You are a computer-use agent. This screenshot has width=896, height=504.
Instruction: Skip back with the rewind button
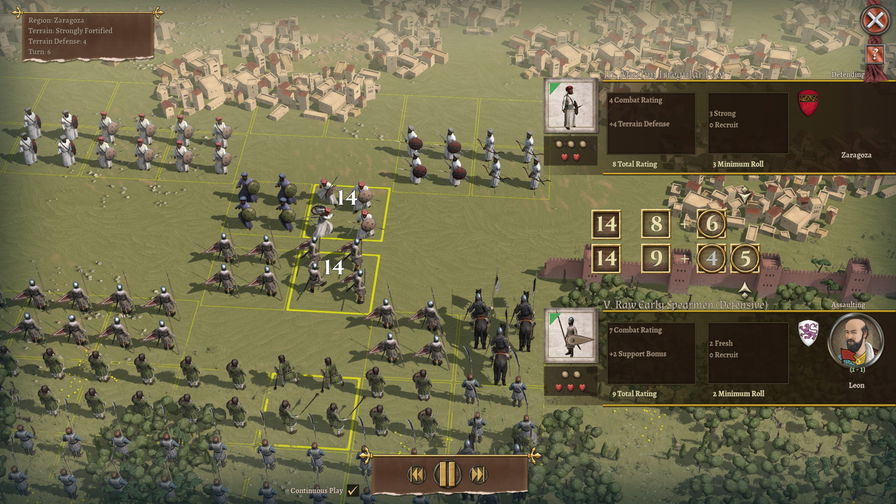point(417,474)
